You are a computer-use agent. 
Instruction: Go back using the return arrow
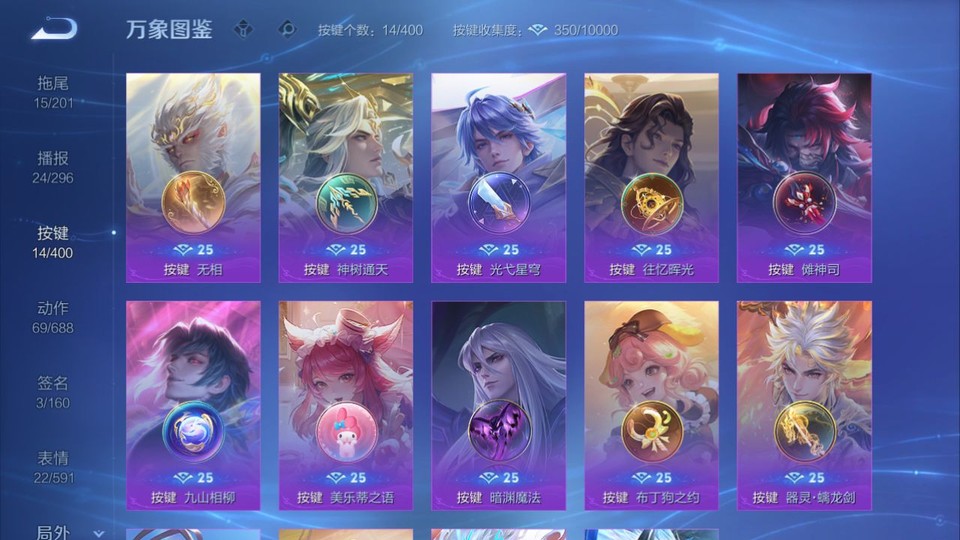53,29
